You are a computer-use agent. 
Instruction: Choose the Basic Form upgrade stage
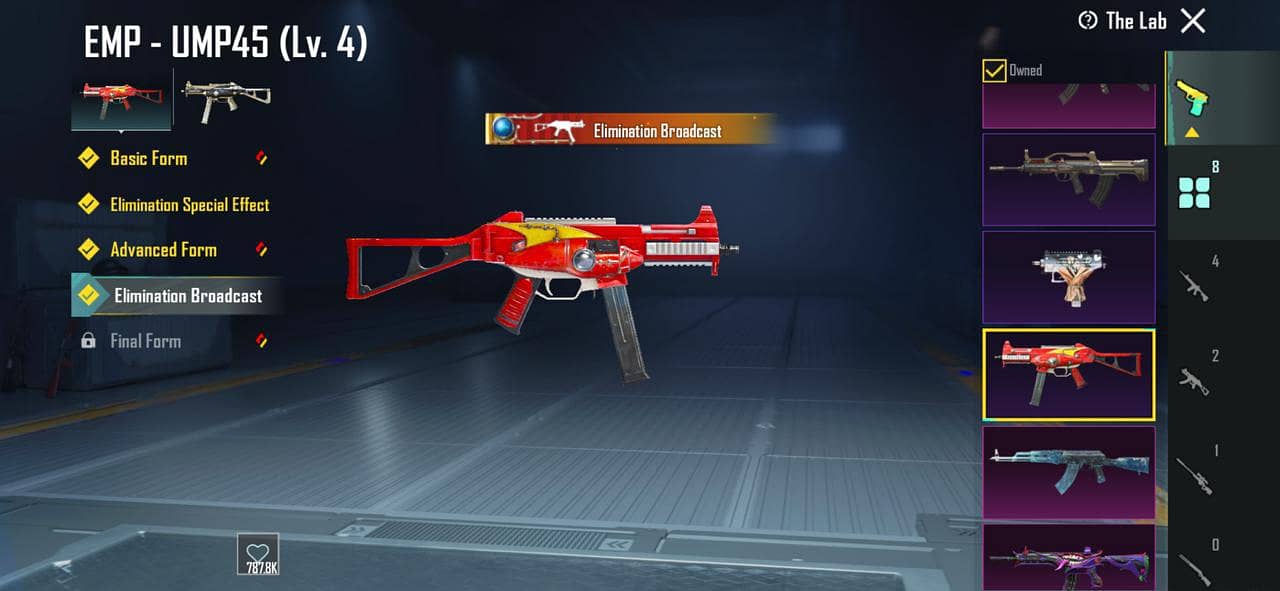[x=148, y=158]
